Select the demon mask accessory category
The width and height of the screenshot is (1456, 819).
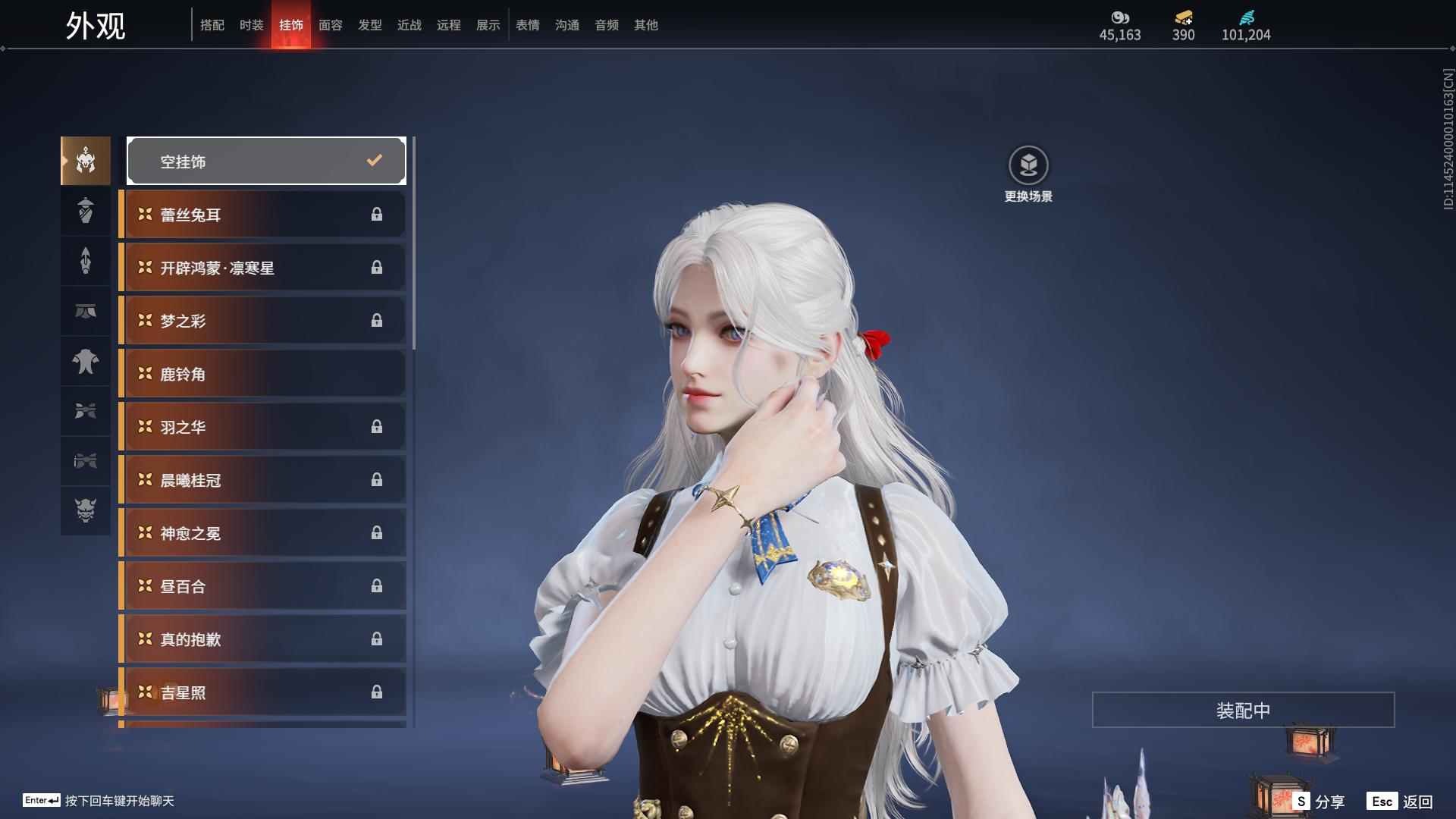86,510
